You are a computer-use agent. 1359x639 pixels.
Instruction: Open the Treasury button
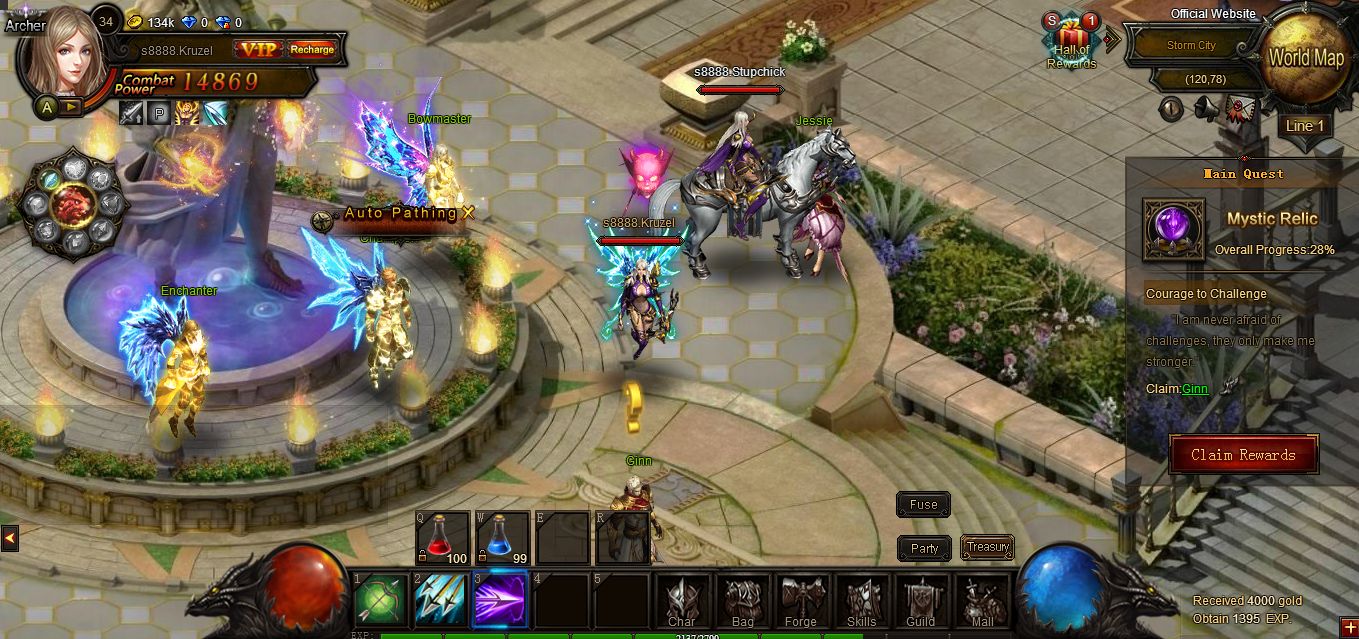coord(987,547)
